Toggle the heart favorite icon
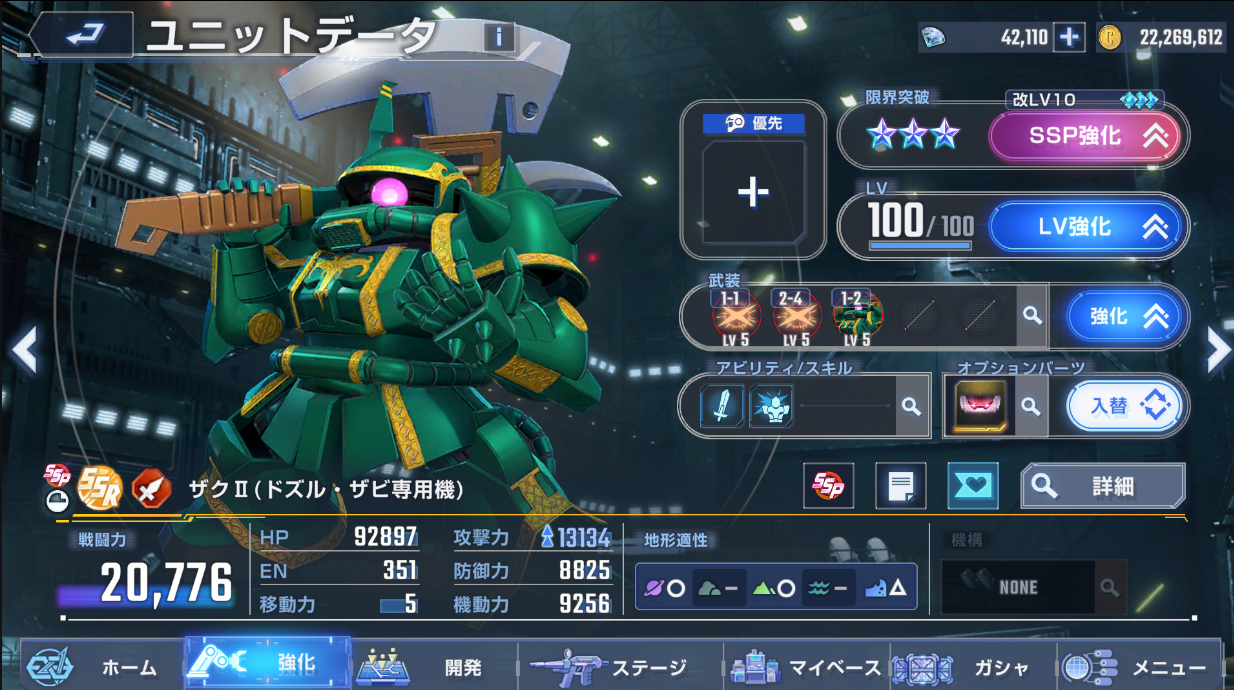This screenshot has width=1234, height=690. [x=972, y=486]
